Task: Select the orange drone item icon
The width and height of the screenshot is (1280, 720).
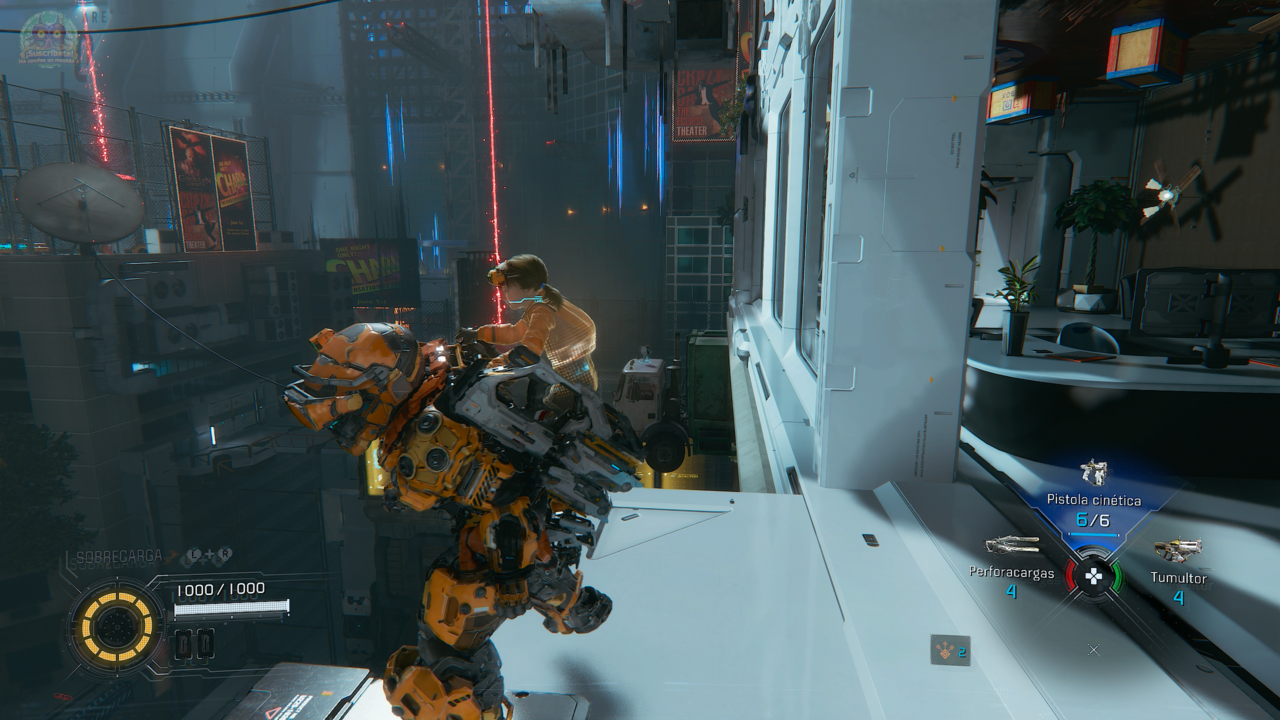Action: pyautogui.click(x=949, y=650)
